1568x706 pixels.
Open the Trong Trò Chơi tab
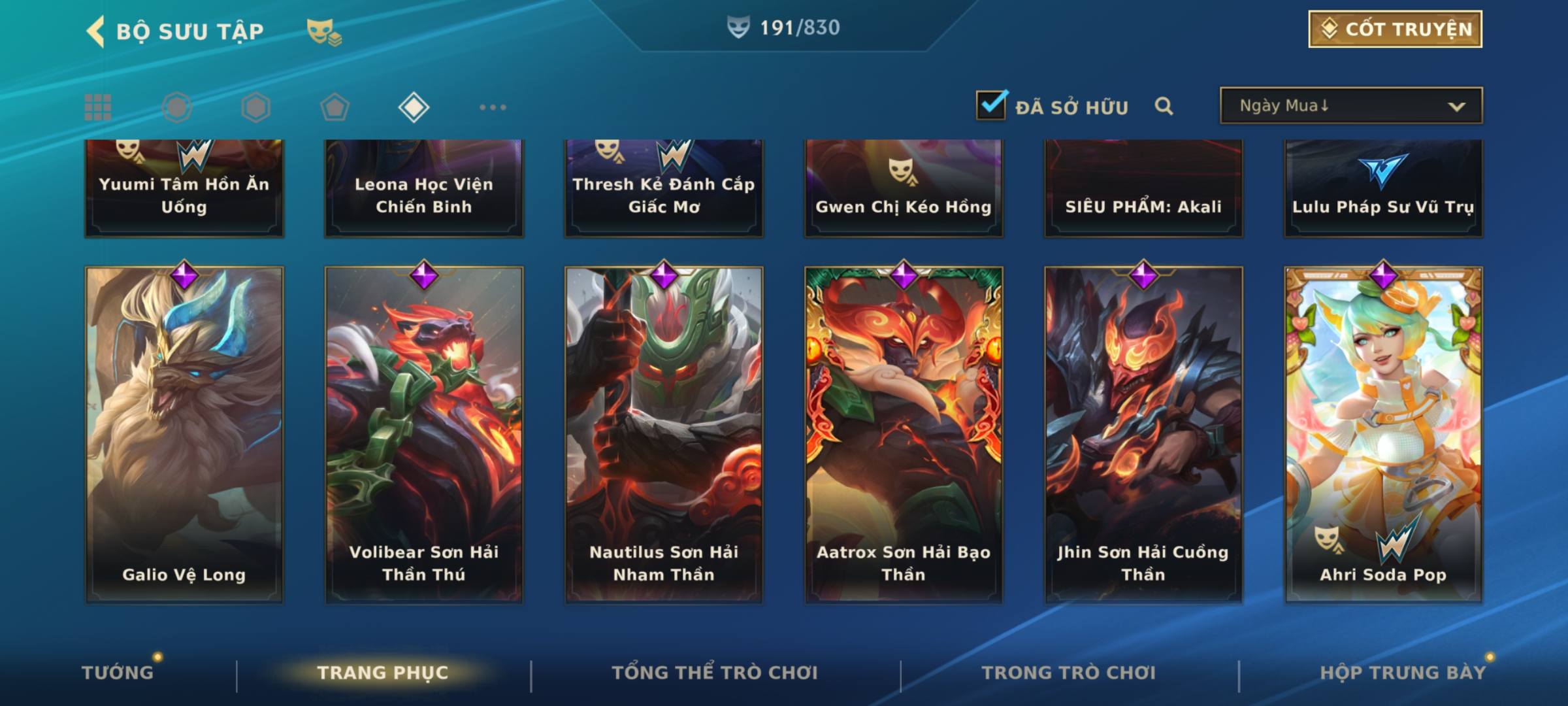coord(1069,672)
